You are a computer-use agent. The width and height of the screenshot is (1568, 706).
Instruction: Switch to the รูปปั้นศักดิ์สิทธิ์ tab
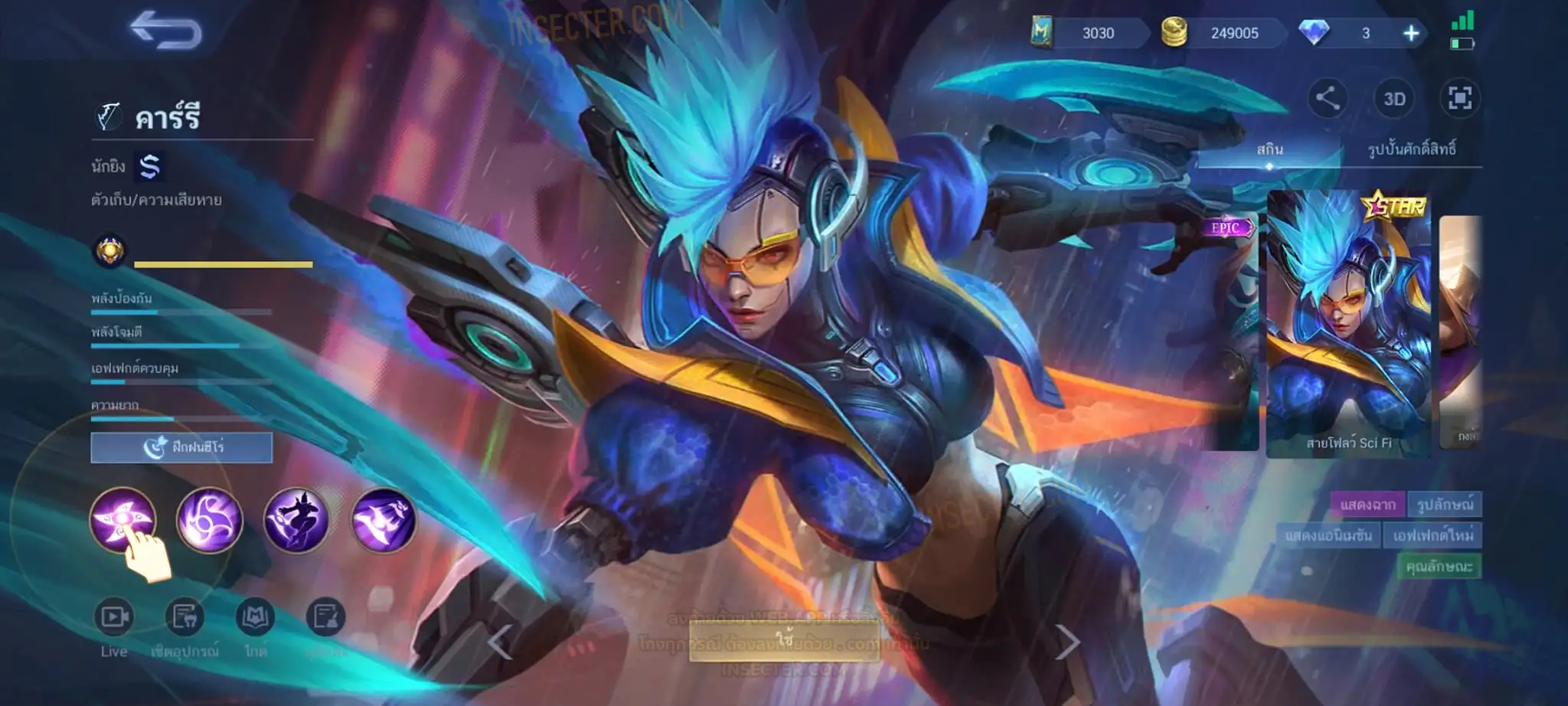(x=1411, y=149)
